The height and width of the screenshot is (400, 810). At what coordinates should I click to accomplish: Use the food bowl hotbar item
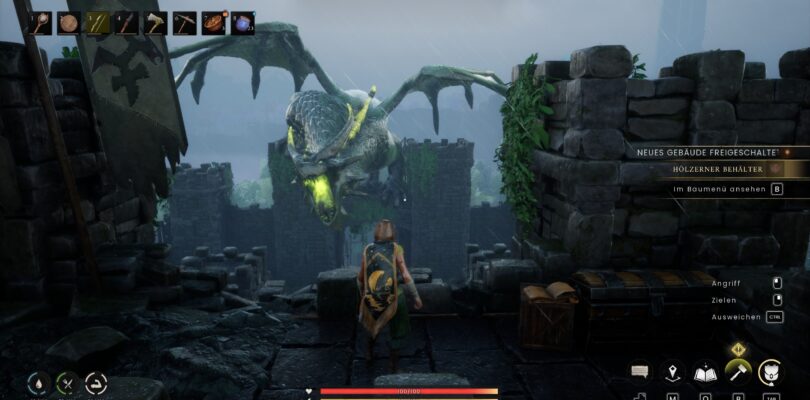[x=214, y=22]
